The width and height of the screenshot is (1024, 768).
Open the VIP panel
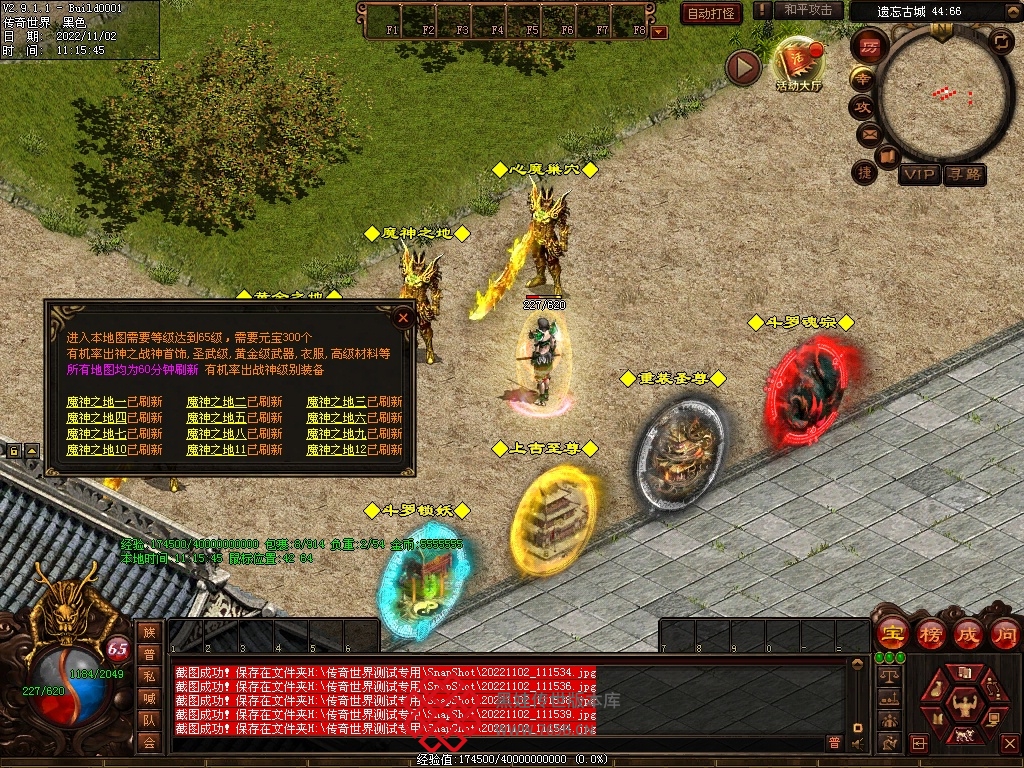point(919,175)
